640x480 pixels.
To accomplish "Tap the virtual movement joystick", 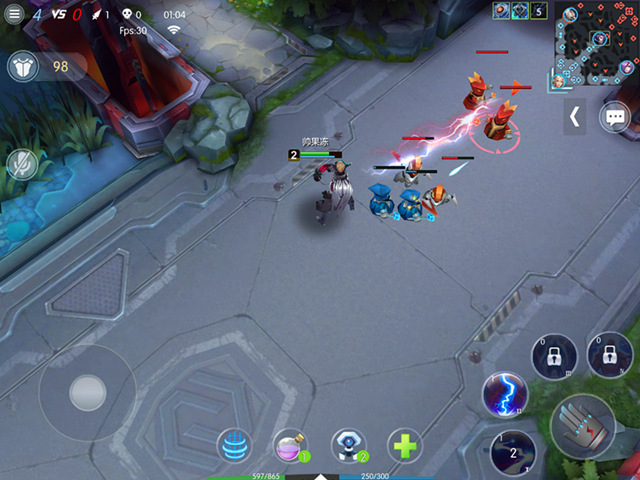I will [x=87, y=392].
